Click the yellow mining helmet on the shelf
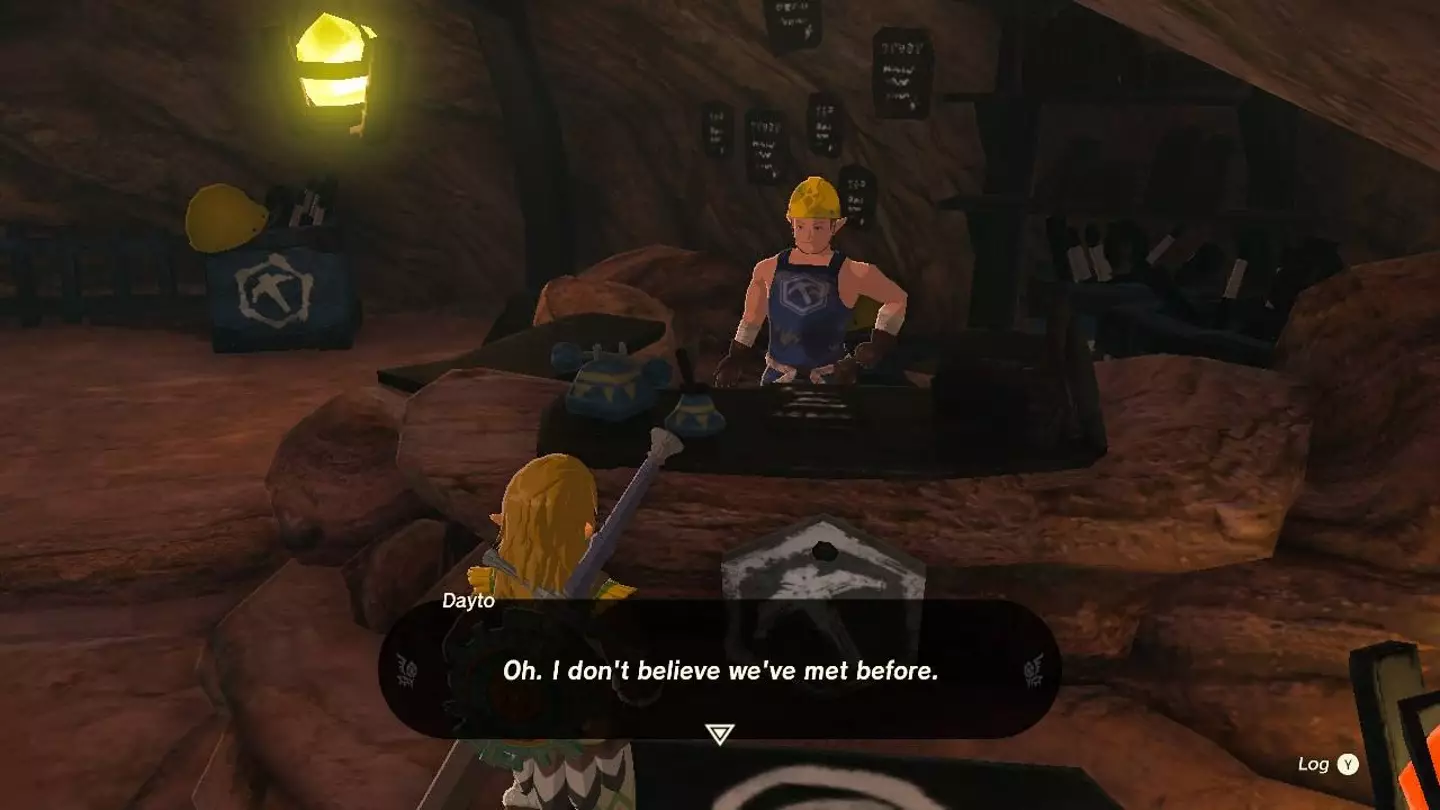1440x810 pixels. 222,215
